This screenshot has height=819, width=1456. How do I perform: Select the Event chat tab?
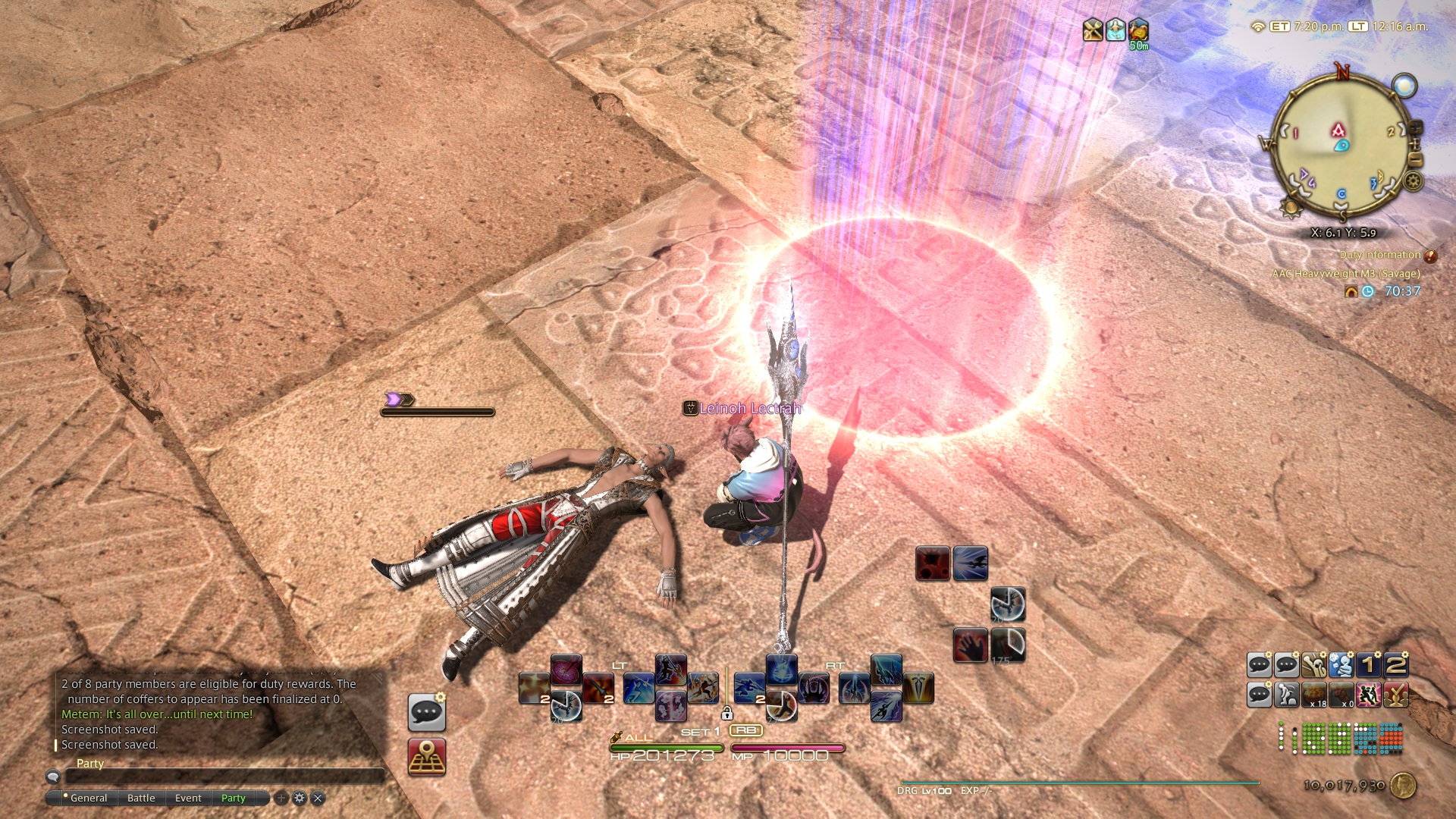(x=188, y=798)
